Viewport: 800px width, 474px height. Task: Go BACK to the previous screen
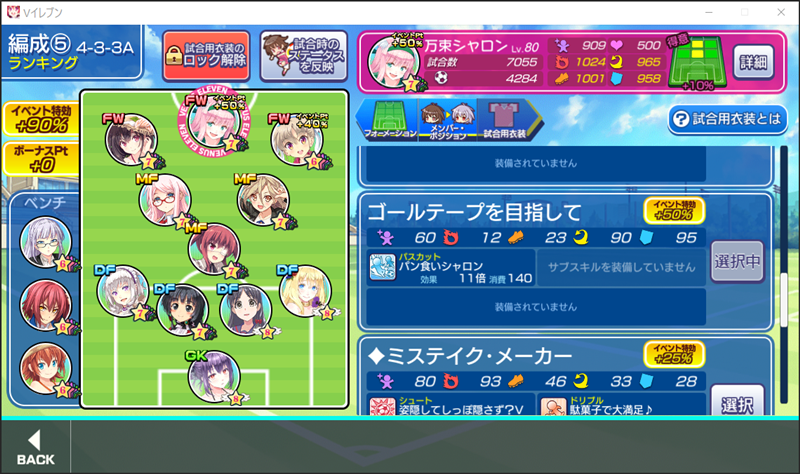36,448
